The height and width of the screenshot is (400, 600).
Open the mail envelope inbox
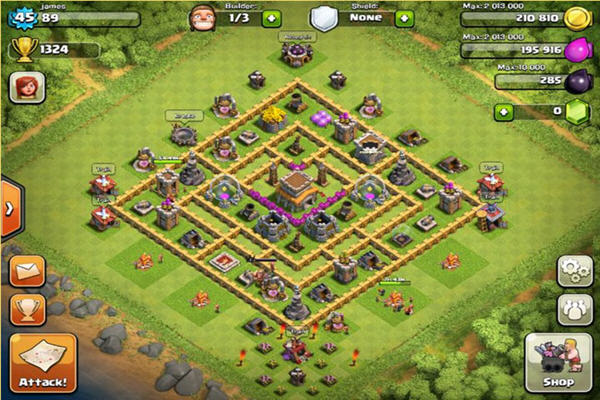(27, 272)
